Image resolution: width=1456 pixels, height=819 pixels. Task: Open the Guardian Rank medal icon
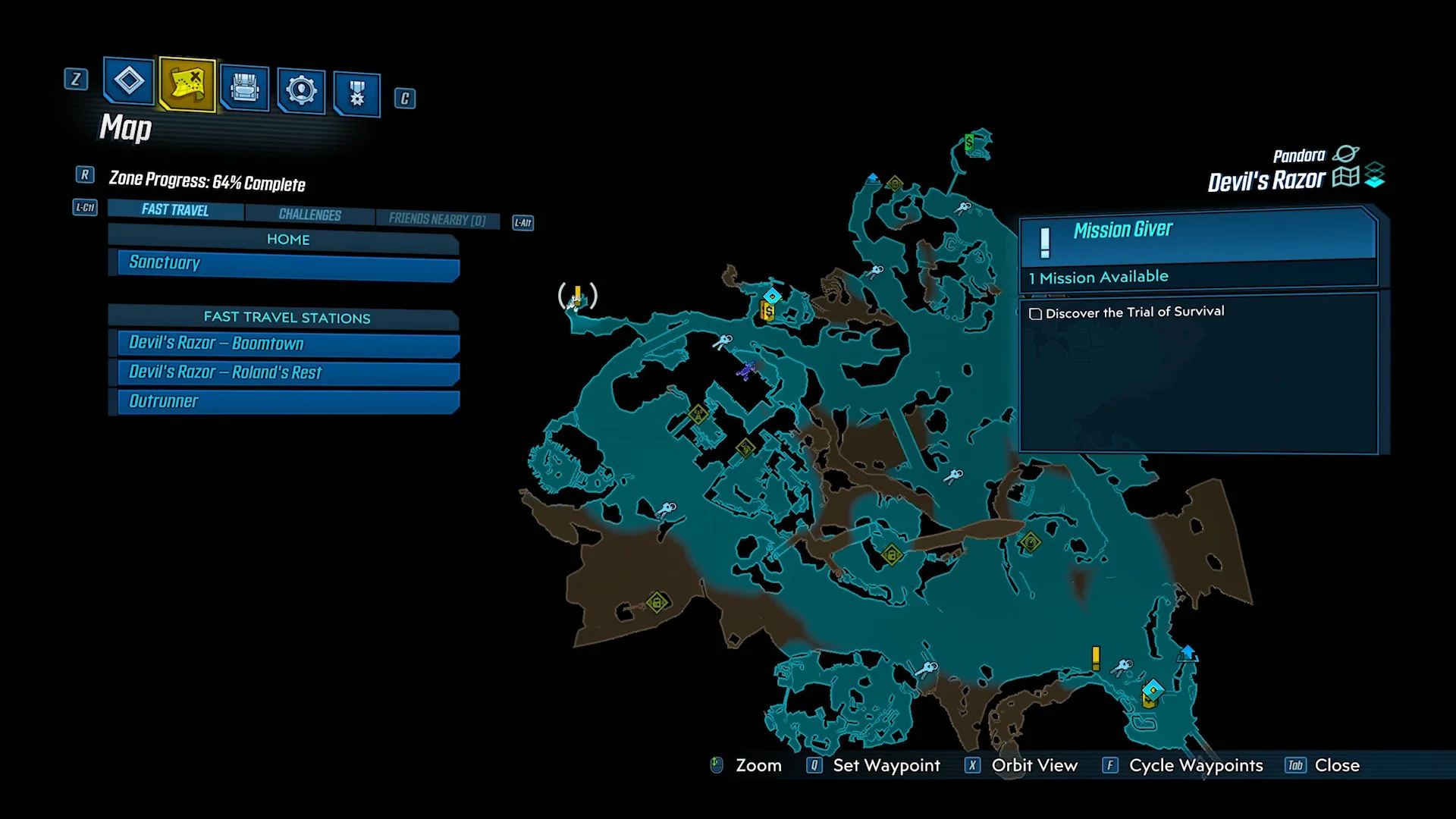[356, 92]
